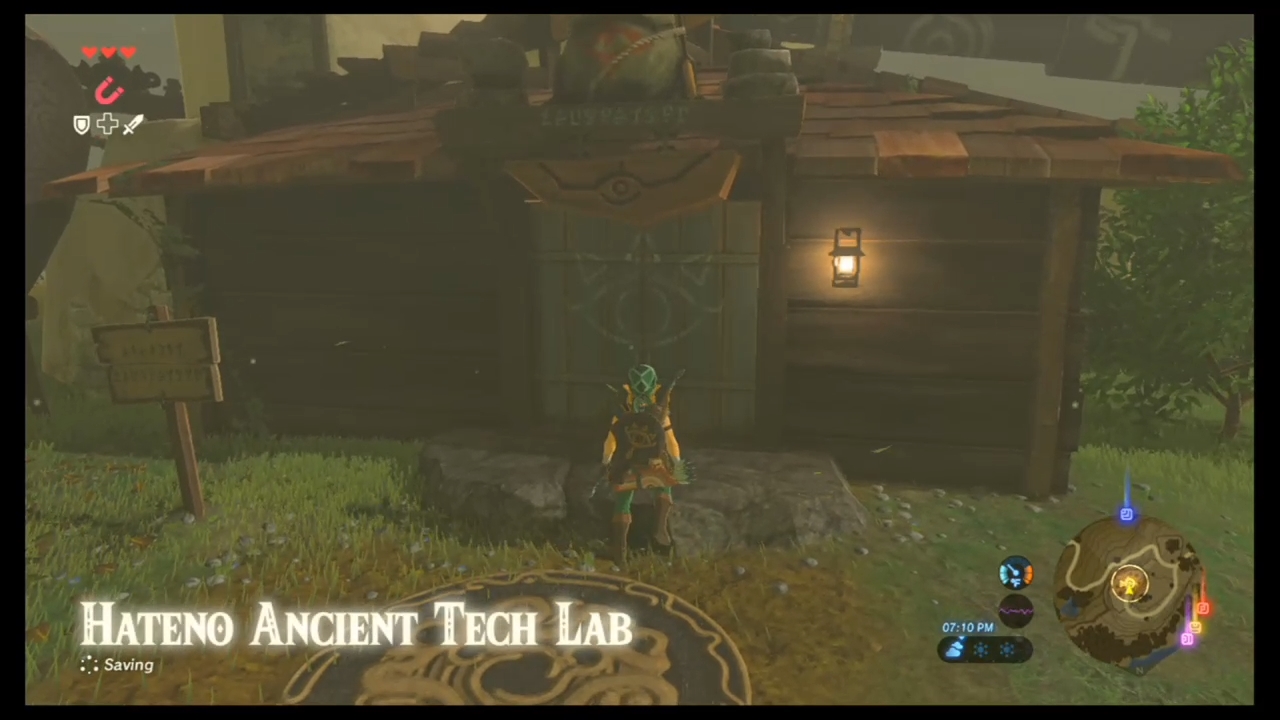Image resolution: width=1280 pixels, height=720 pixels.
Task: Click the yellow player marker on the minimap
Action: pyautogui.click(x=1129, y=585)
